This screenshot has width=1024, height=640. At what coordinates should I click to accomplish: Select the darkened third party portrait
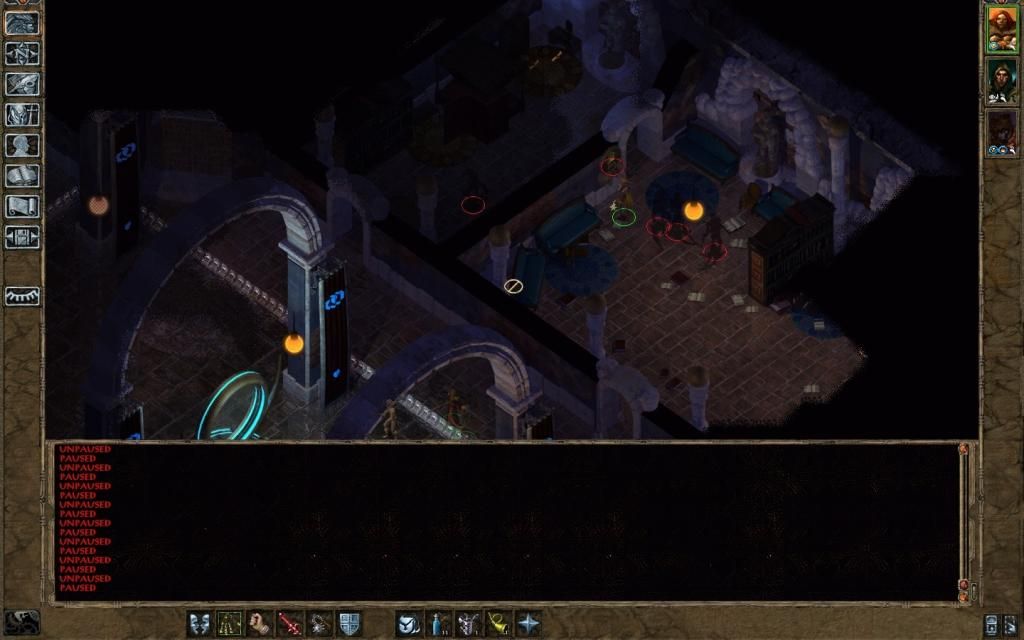point(1002,132)
